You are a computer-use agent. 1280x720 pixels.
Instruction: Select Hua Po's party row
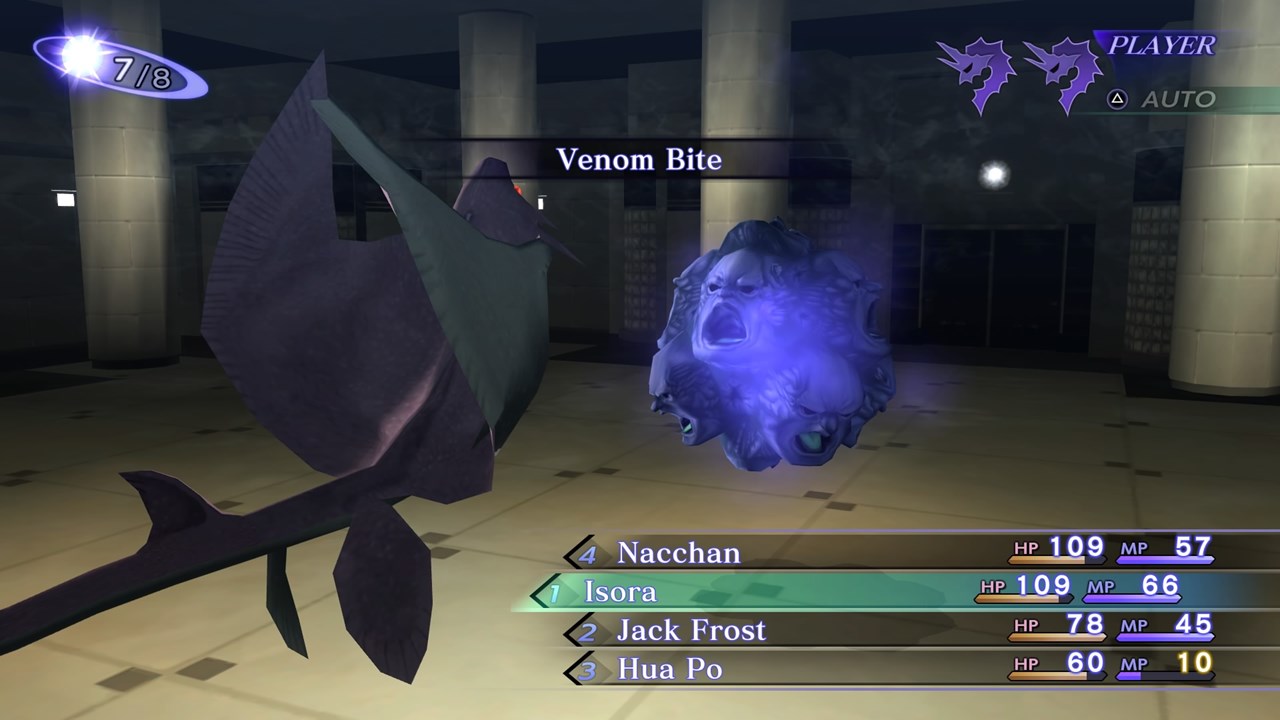(x=670, y=668)
